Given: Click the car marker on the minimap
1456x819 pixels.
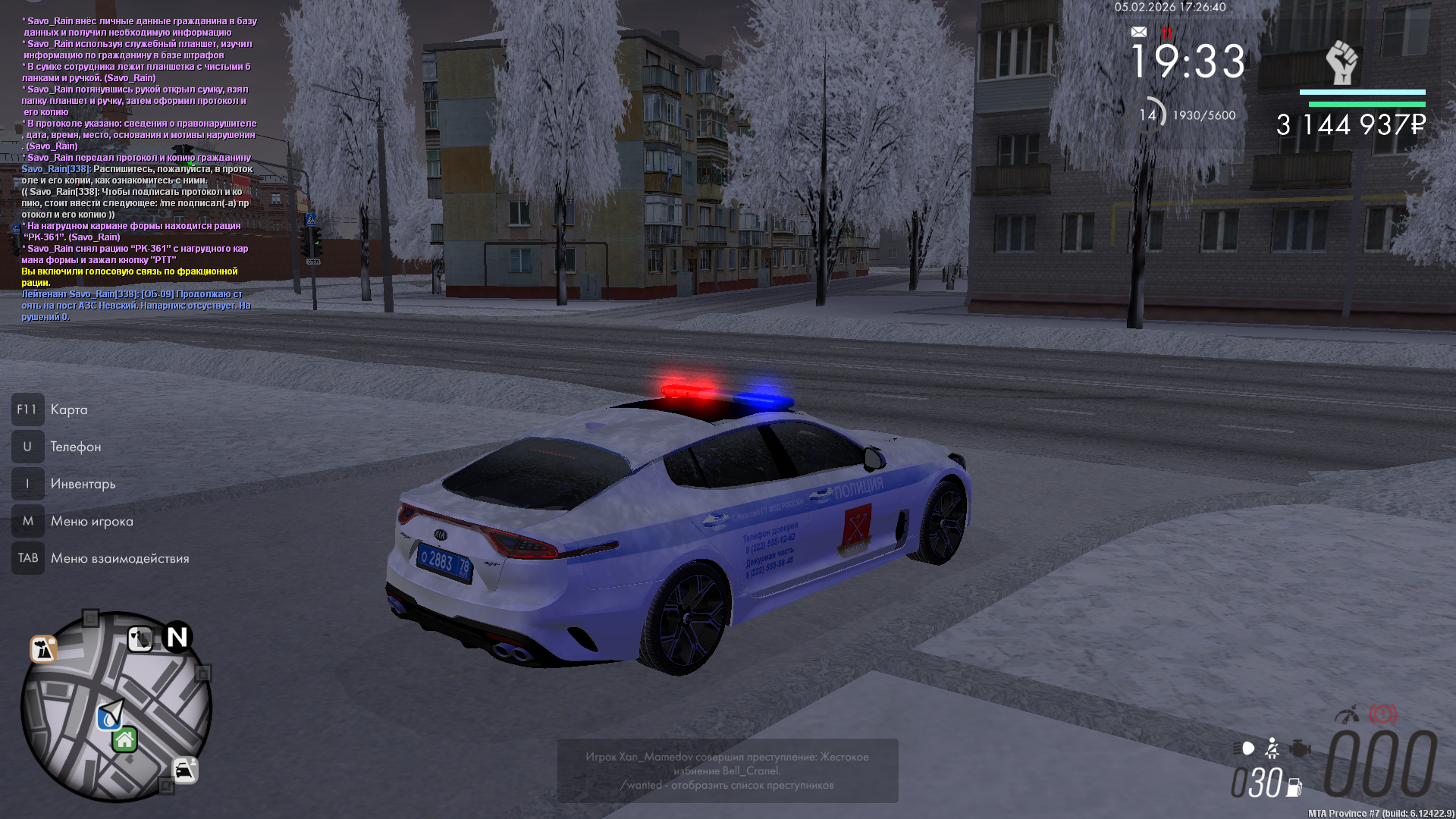Looking at the screenshot, I should 184,770.
